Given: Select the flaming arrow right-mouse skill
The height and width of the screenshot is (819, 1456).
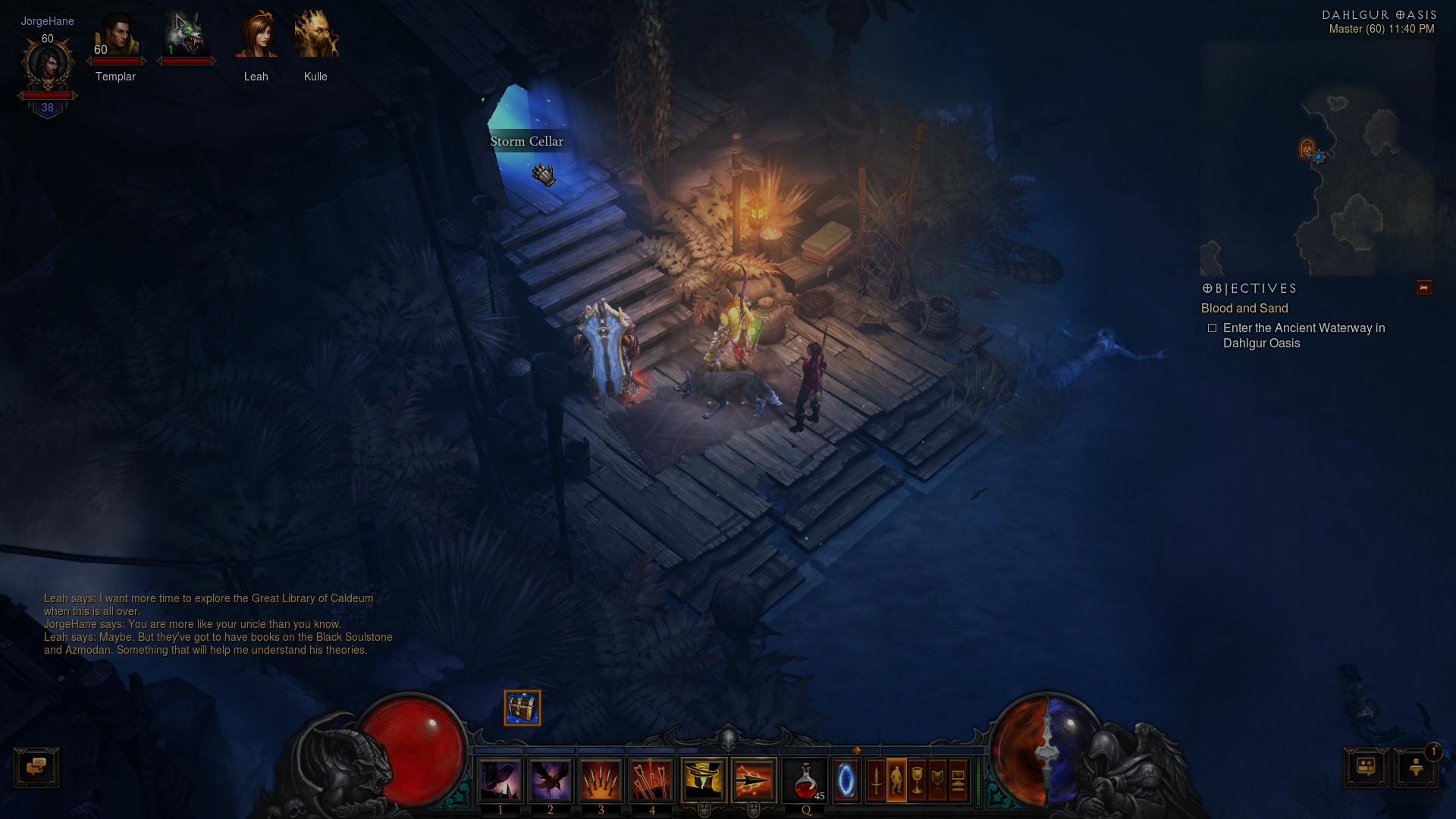Looking at the screenshot, I should click(754, 780).
